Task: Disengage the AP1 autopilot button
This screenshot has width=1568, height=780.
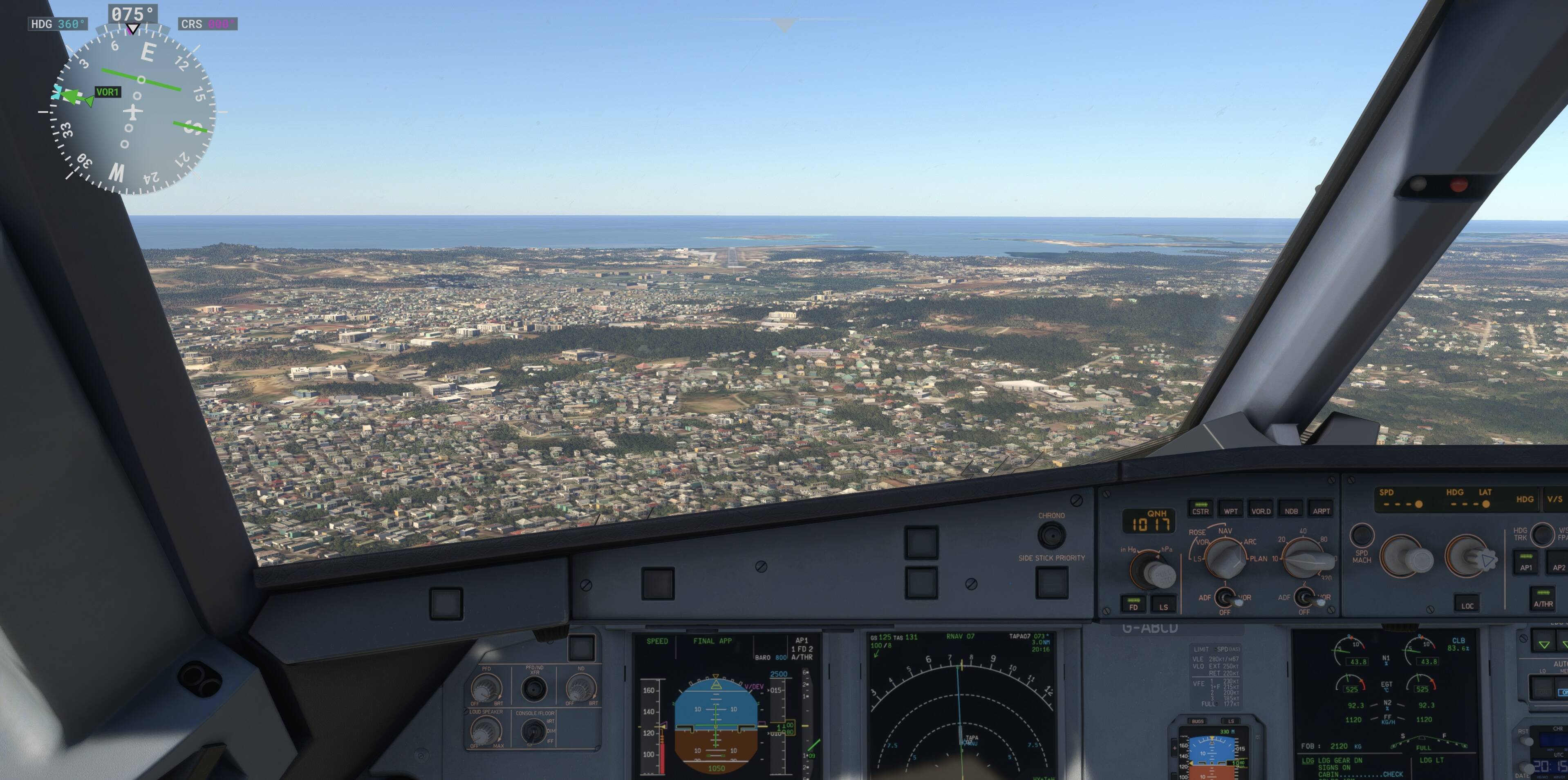Action: point(1526,563)
